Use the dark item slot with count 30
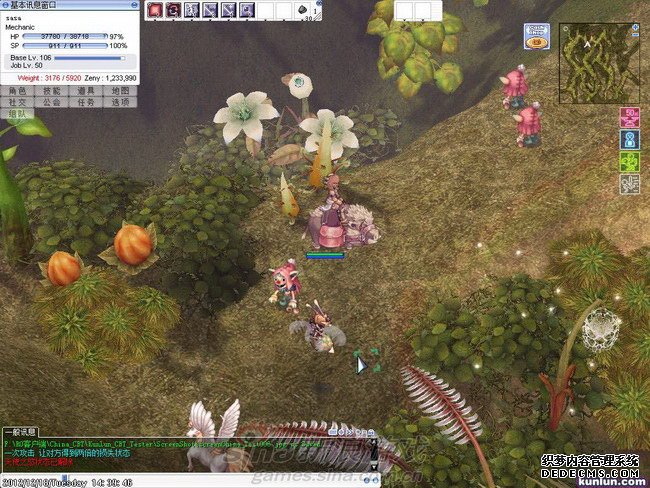This screenshot has width=650, height=488. (304, 10)
